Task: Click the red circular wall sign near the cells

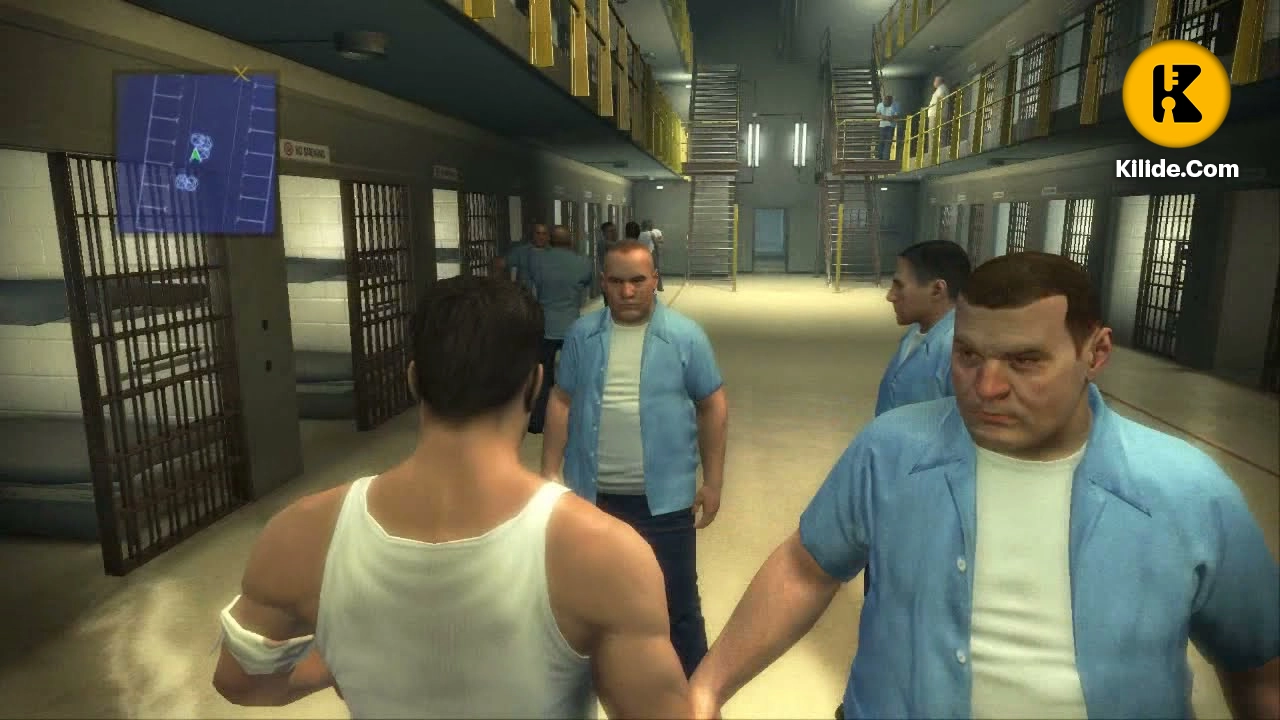Action: pos(288,150)
